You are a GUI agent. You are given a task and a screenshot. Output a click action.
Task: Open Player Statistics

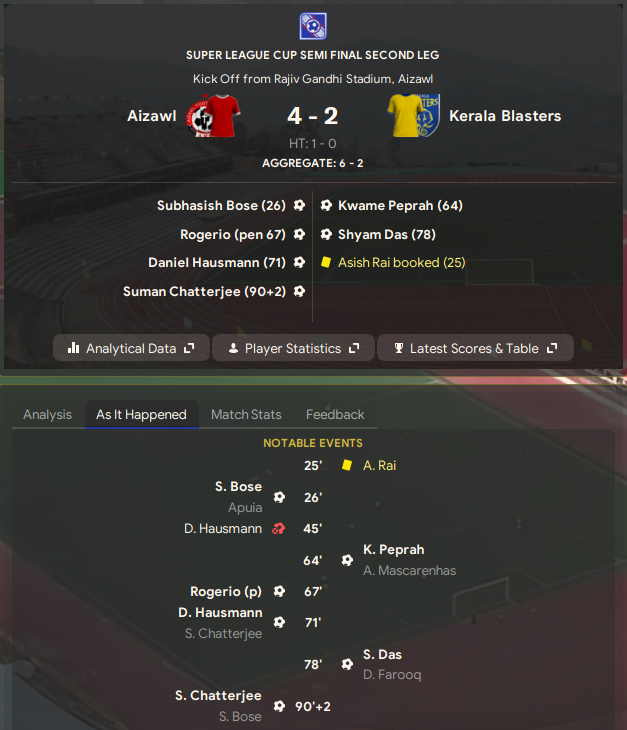(x=293, y=348)
